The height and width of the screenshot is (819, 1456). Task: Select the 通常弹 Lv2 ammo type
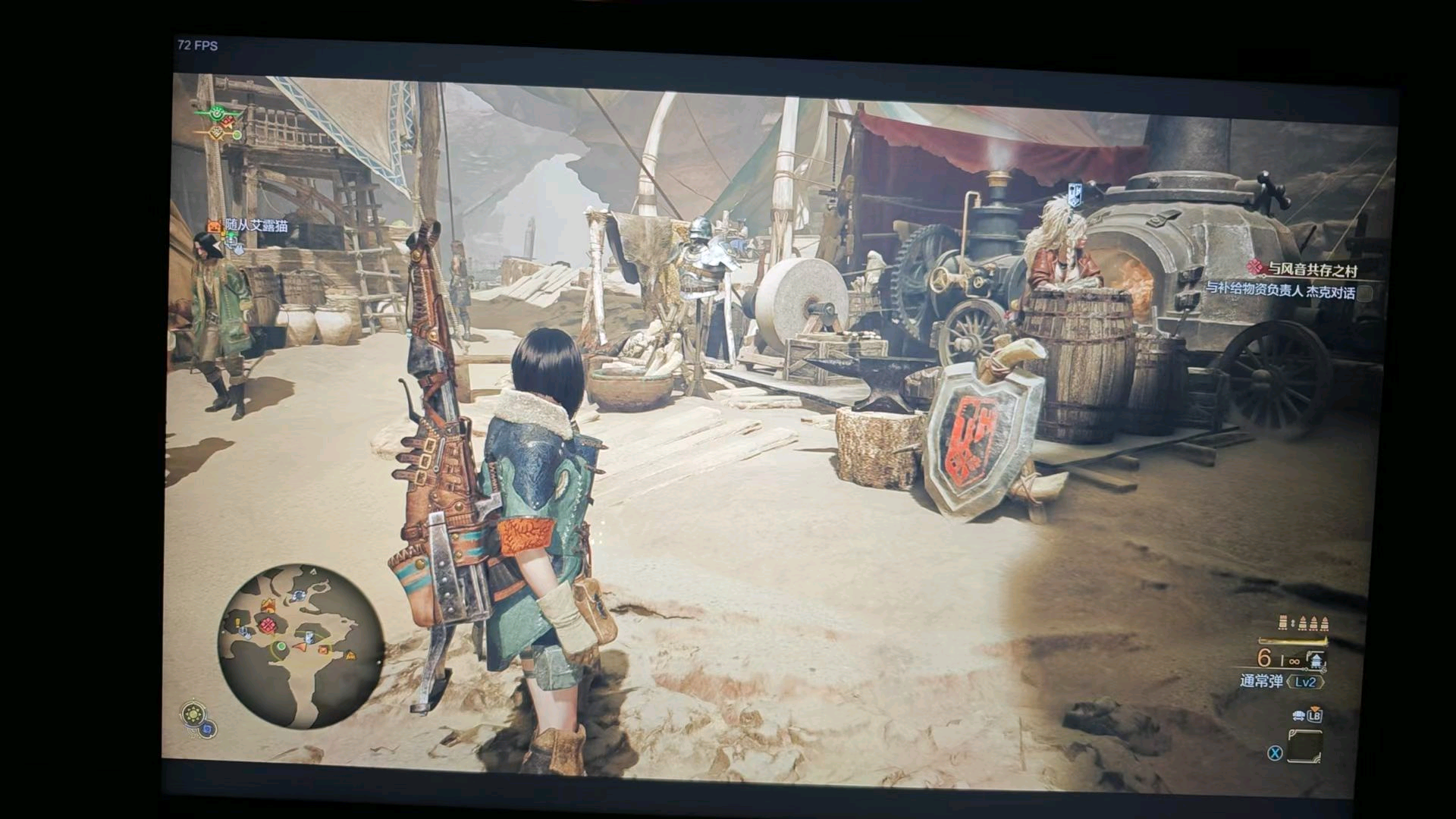1280,682
